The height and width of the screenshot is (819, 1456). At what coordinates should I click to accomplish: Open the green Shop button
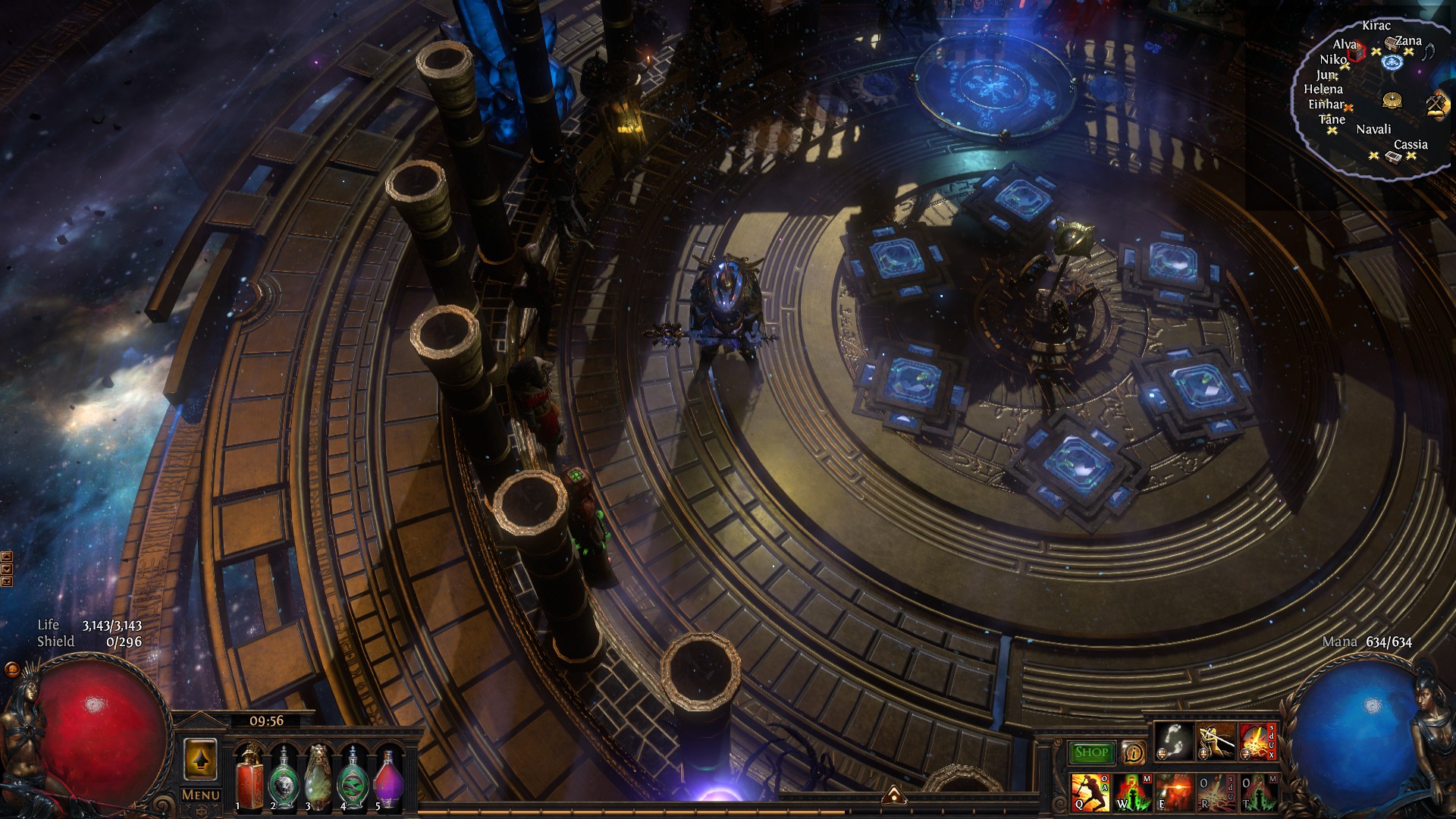[1091, 752]
